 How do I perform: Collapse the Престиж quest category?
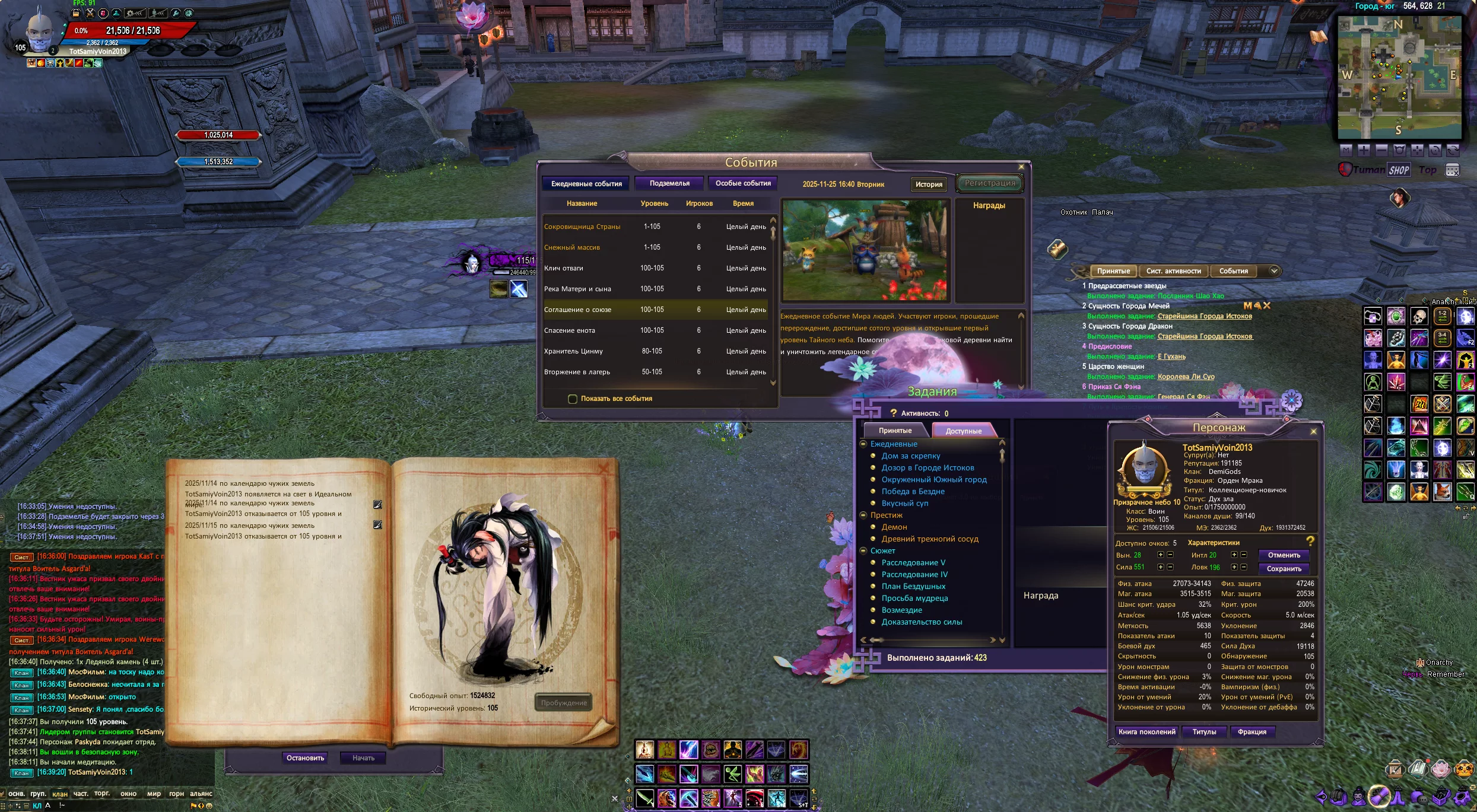(x=864, y=515)
